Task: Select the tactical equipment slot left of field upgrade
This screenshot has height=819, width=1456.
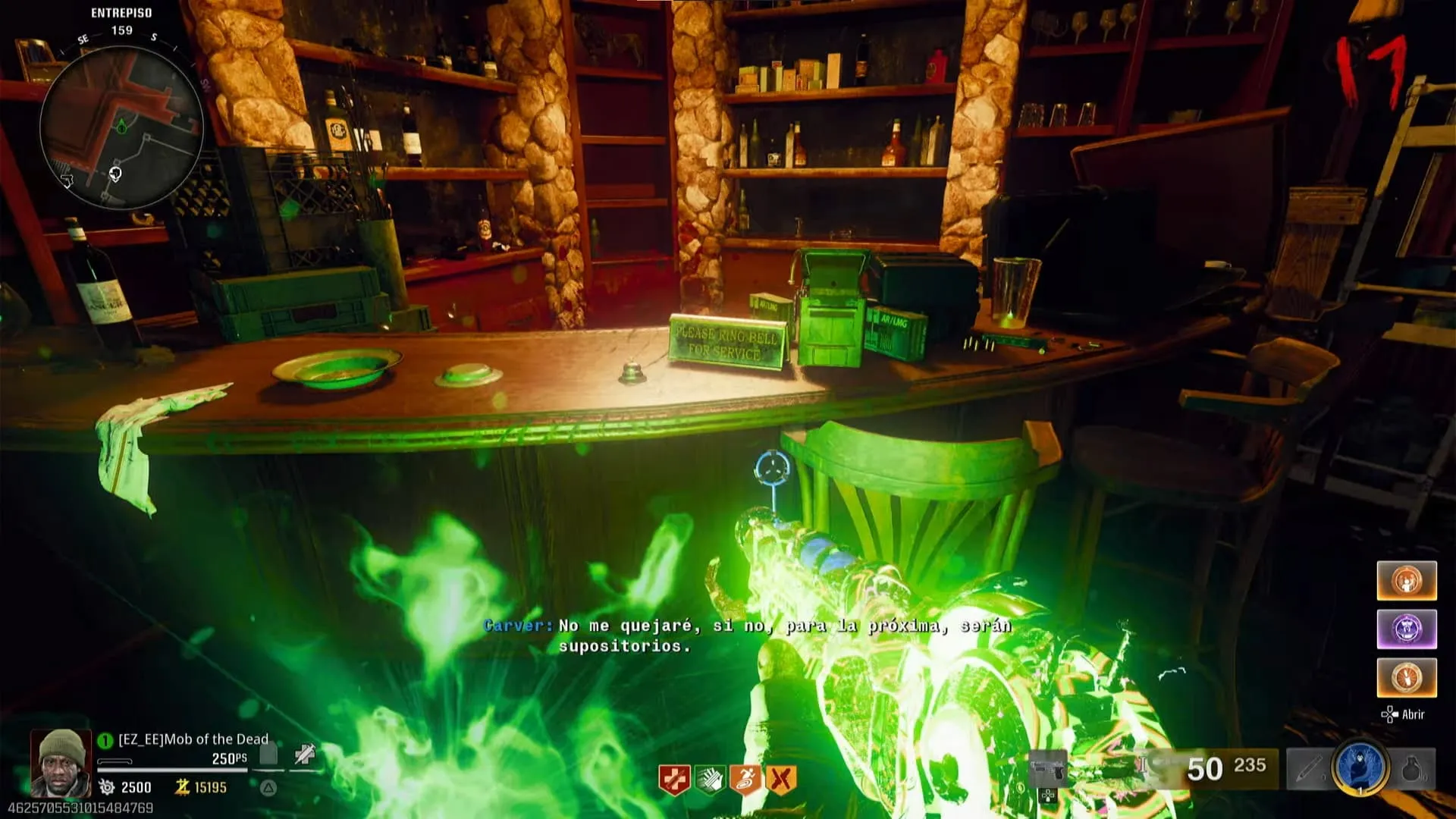Action: coord(1308,769)
